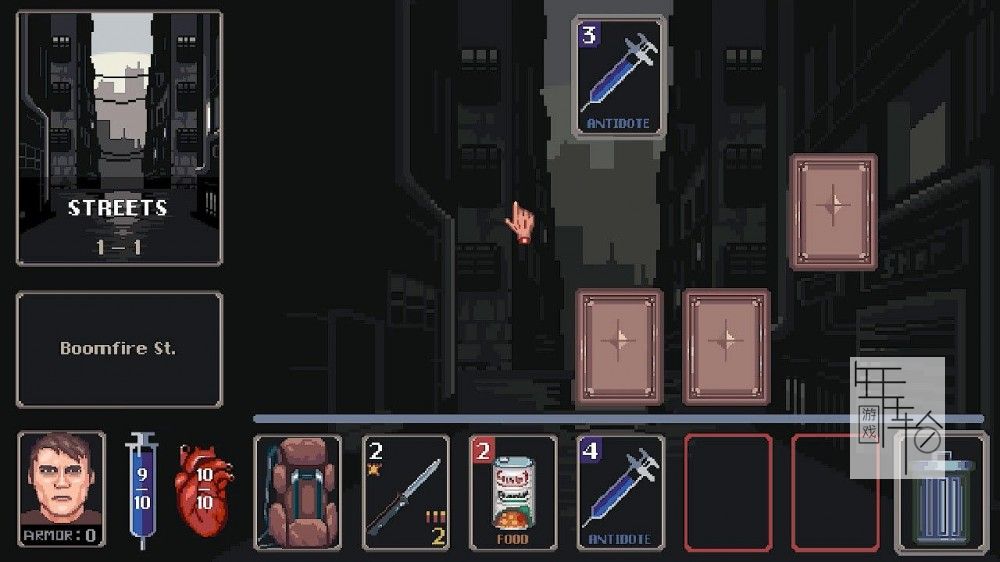This screenshot has height=562, width=1000.
Task: Select the Antidote card in inventory
Action: (620, 492)
